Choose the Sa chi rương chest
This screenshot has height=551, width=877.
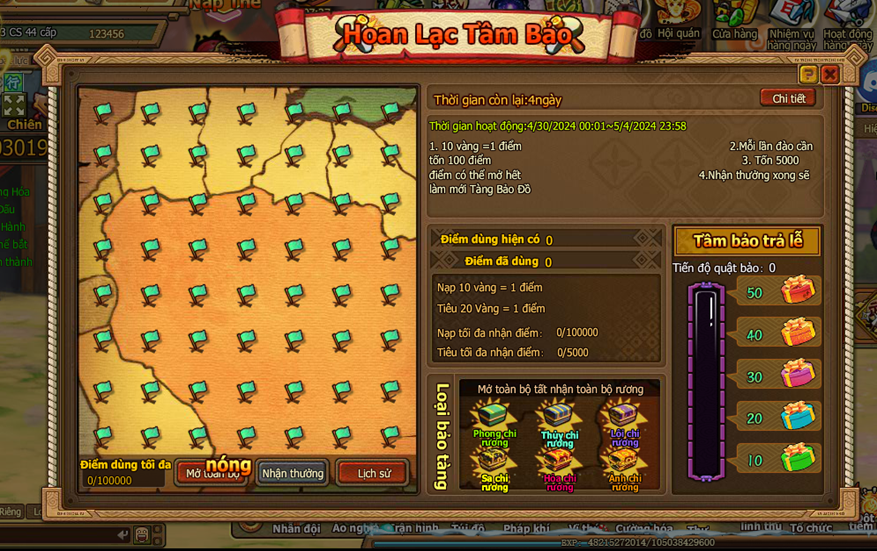tap(494, 465)
